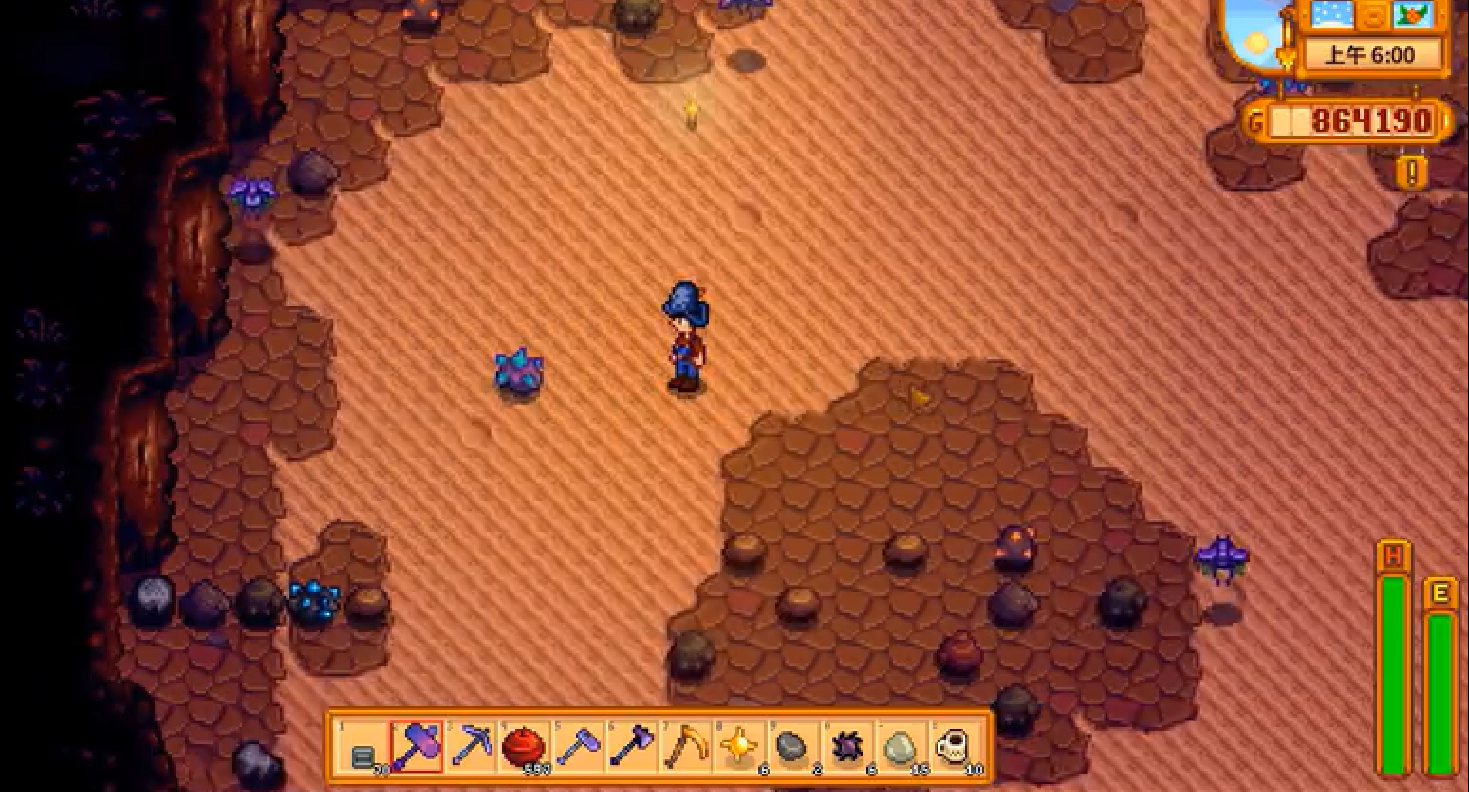Select the spiky purple void essence
The image size is (1469, 792).
point(848,746)
